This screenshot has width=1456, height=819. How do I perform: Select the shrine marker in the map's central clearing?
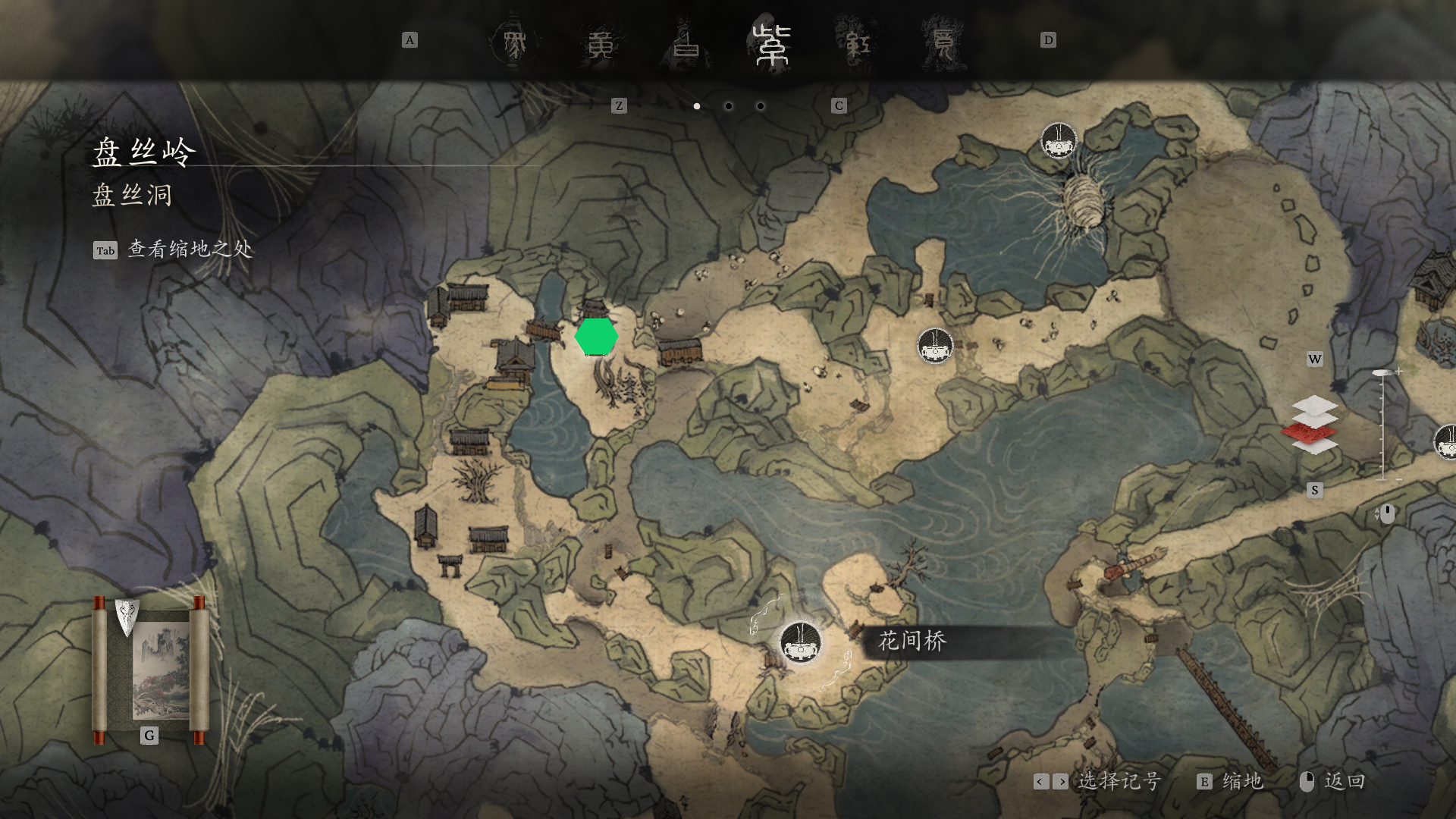934,347
